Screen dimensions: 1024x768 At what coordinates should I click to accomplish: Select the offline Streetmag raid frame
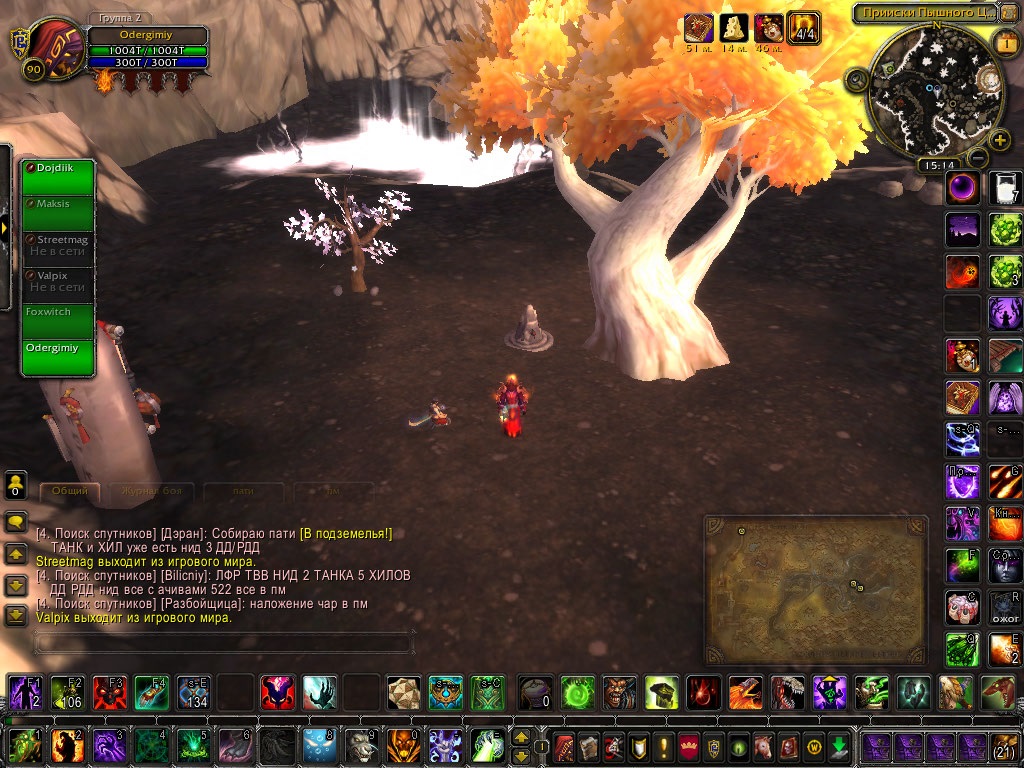point(58,249)
